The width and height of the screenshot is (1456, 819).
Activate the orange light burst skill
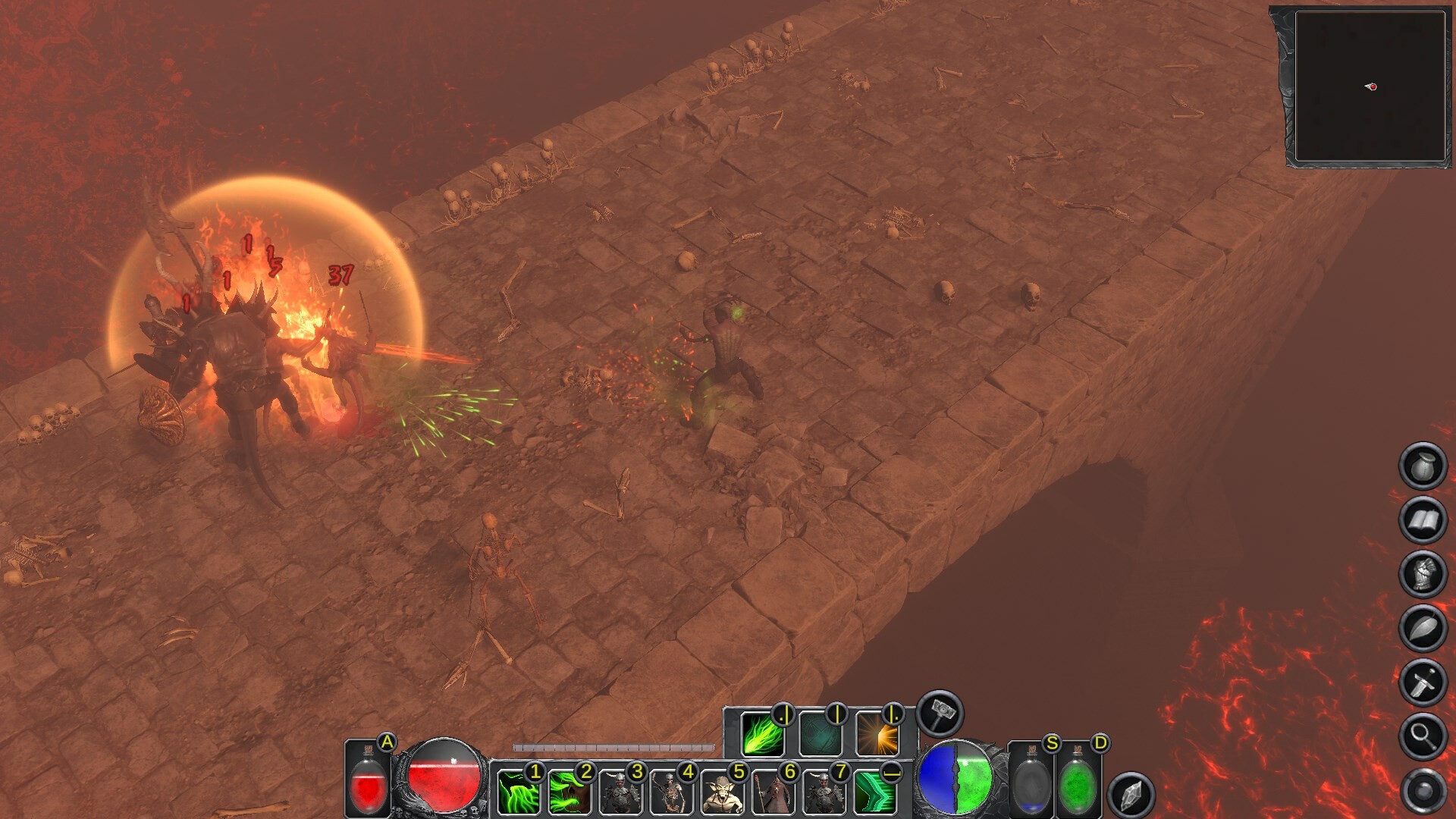pyautogui.click(x=876, y=734)
